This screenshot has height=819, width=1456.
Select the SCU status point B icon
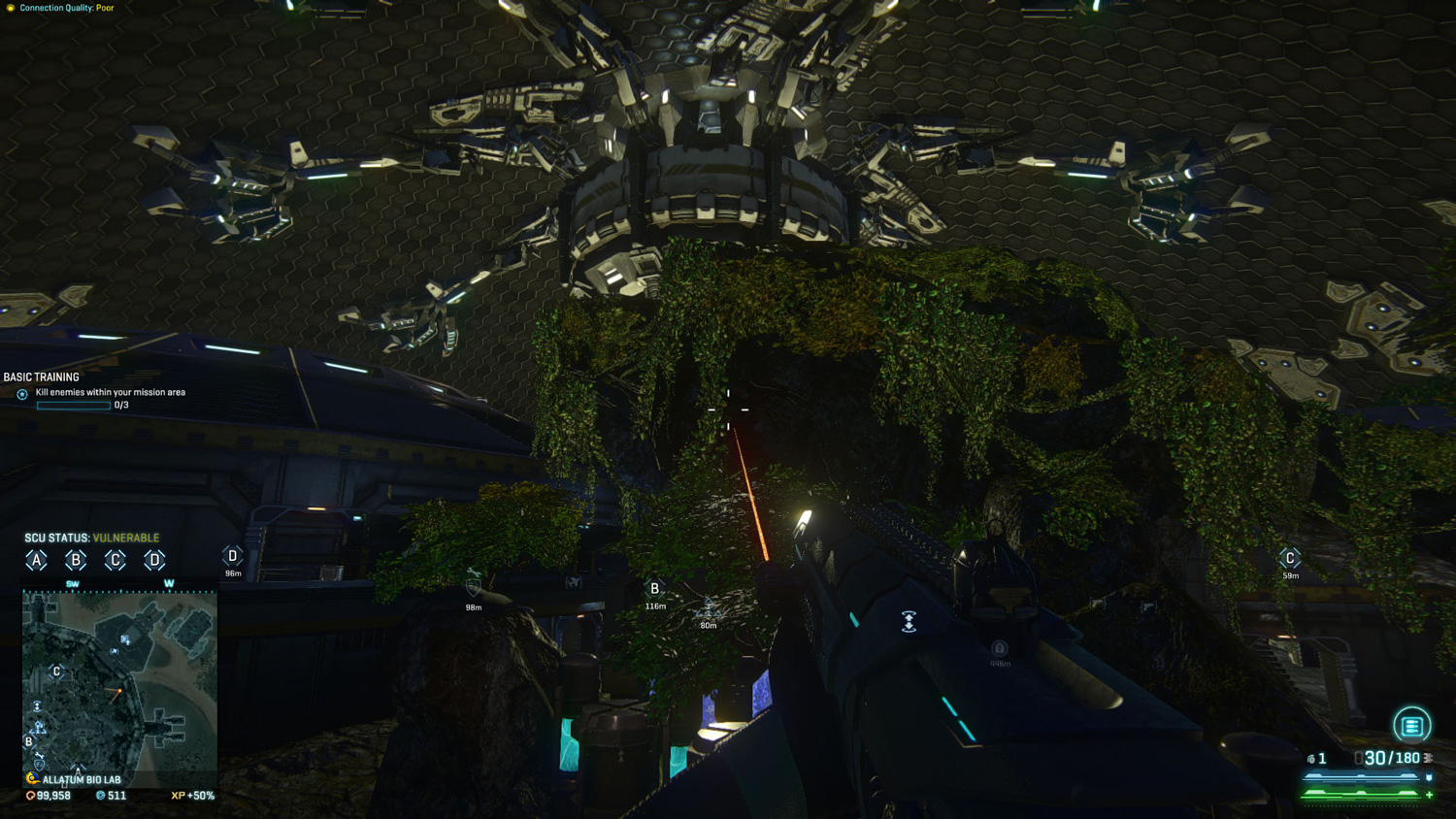tap(76, 560)
